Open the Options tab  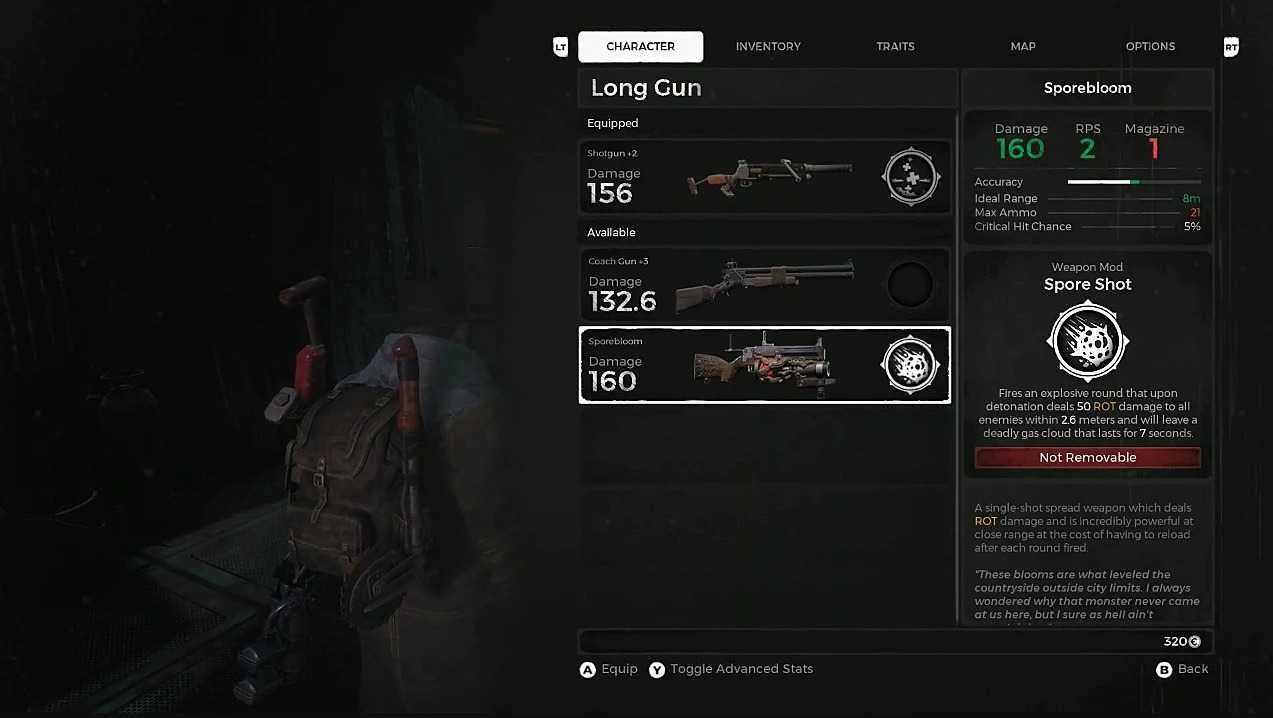pos(1150,46)
